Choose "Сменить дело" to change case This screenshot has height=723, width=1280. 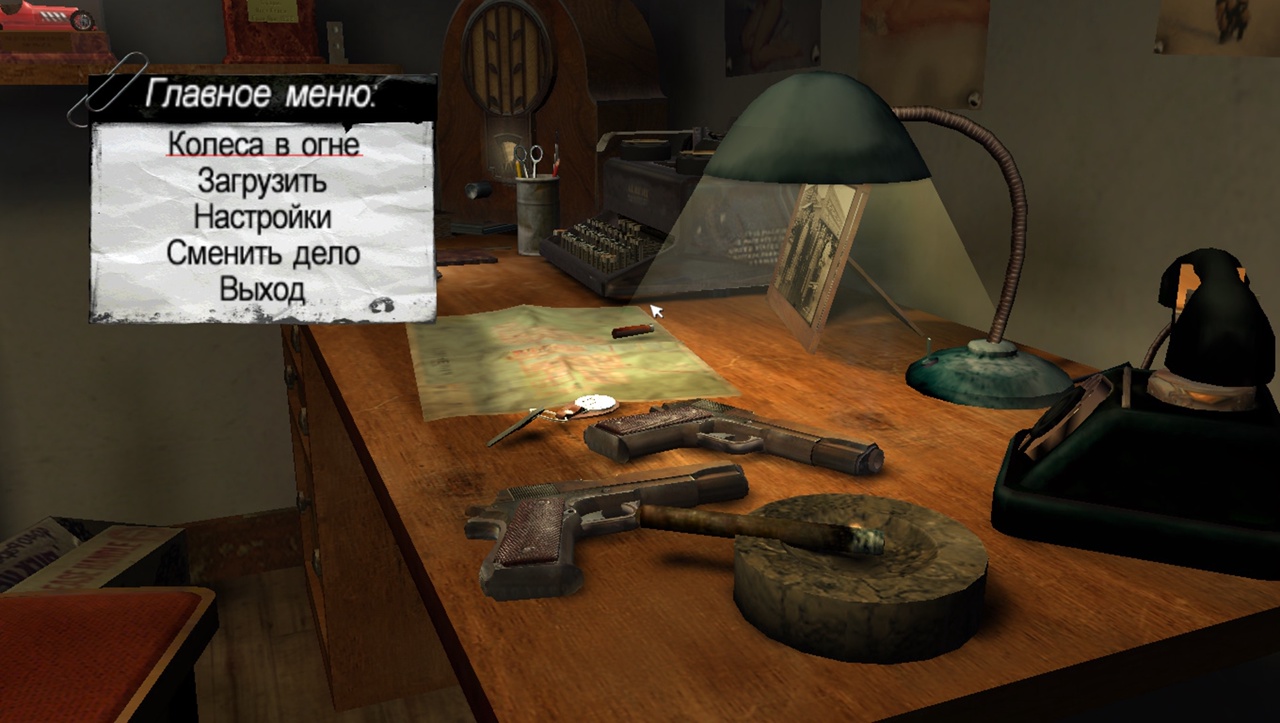point(263,252)
